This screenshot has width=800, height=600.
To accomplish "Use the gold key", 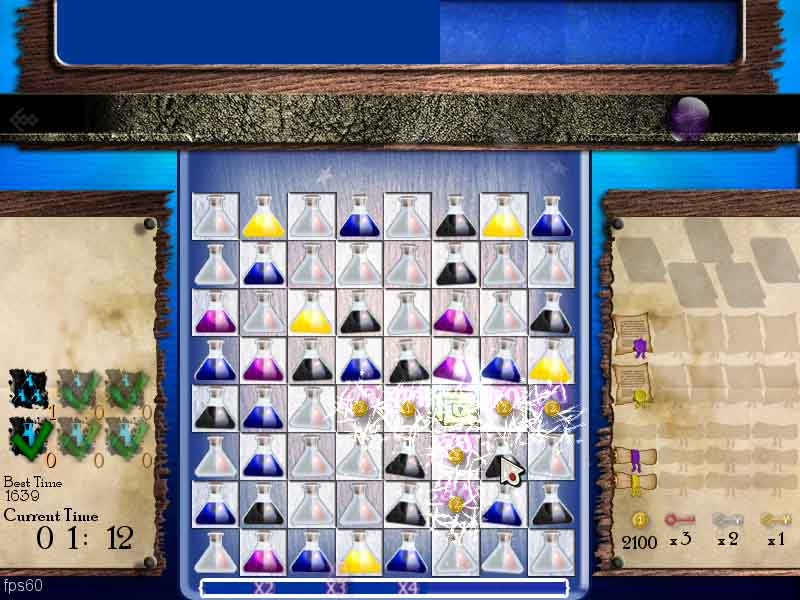I will [x=775, y=520].
